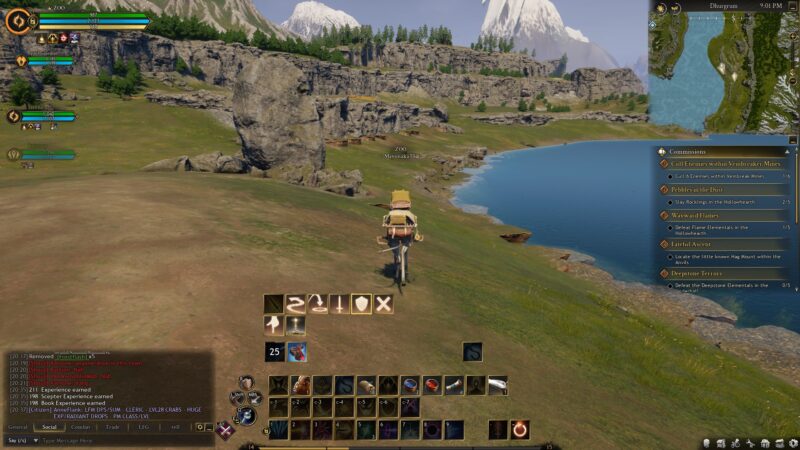Click the X cancel pet command icon

pyautogui.click(x=383, y=304)
